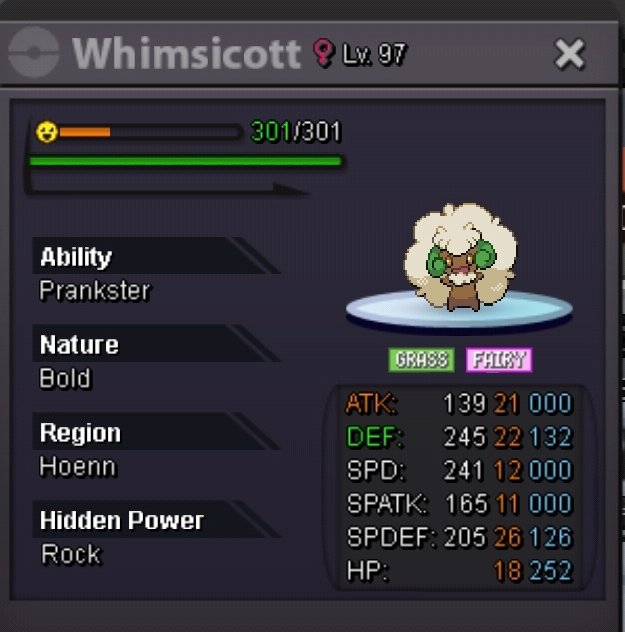Click the Prankster ability entry
The image size is (625, 632).
point(95,291)
